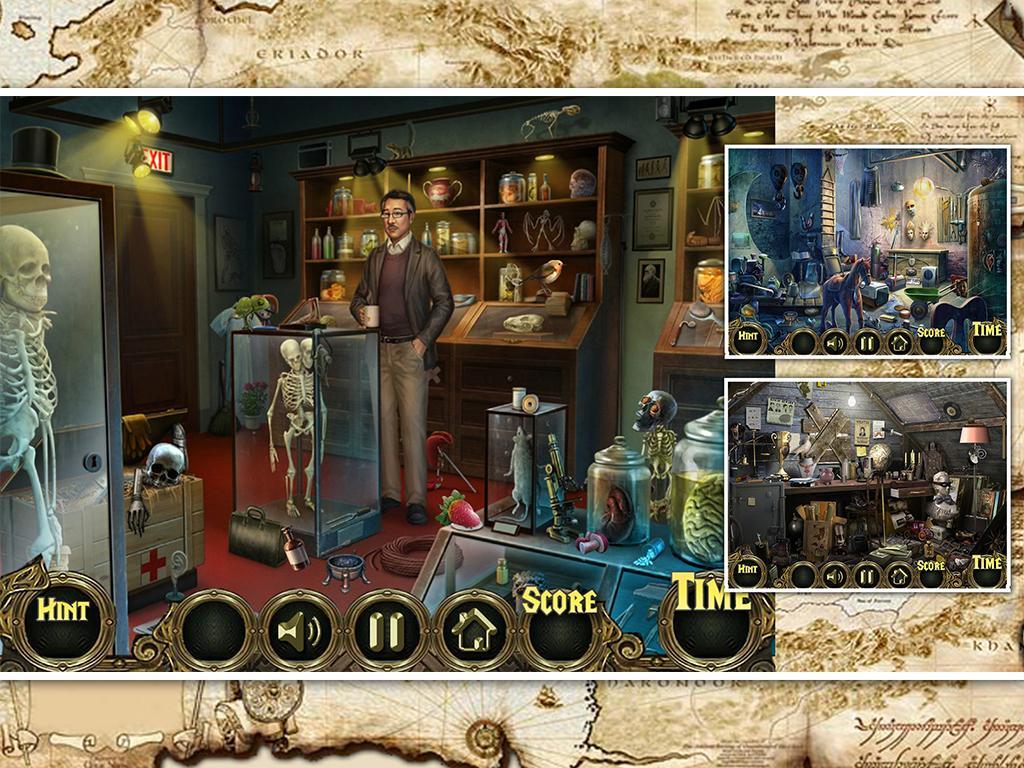The height and width of the screenshot is (768, 1024).
Task: Pause the game with the large pause button
Action: coord(387,630)
